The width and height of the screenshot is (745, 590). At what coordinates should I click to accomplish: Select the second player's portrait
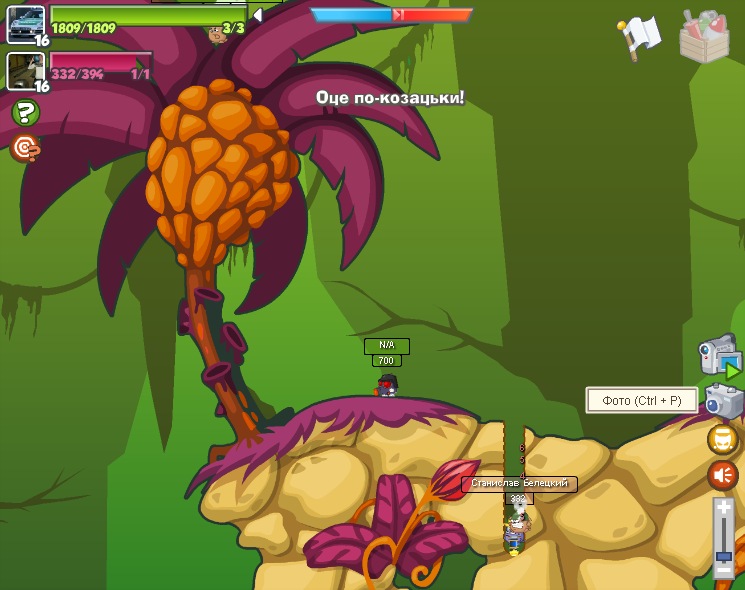coord(25,70)
